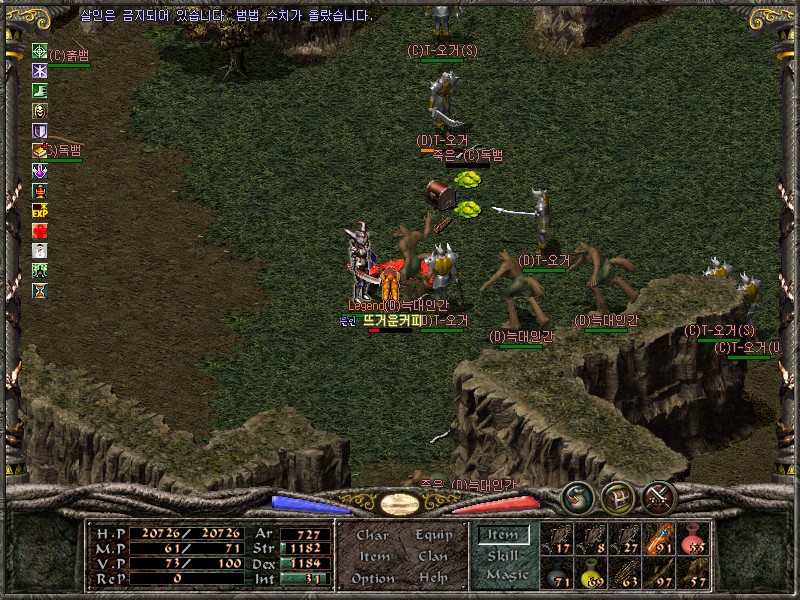
Task: Use the red potion with count 55
Action: [693, 538]
